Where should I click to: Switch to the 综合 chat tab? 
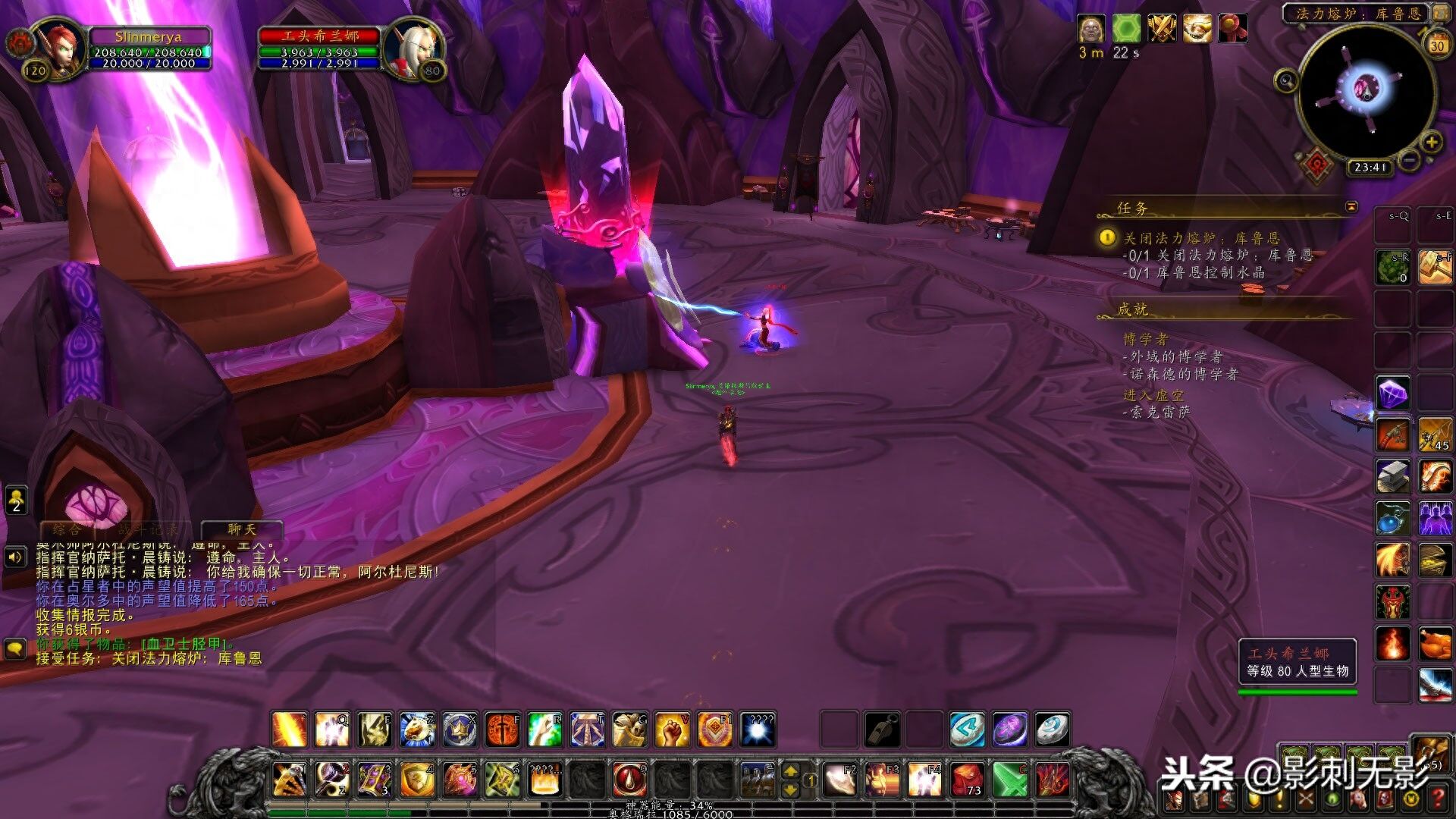pos(67,529)
